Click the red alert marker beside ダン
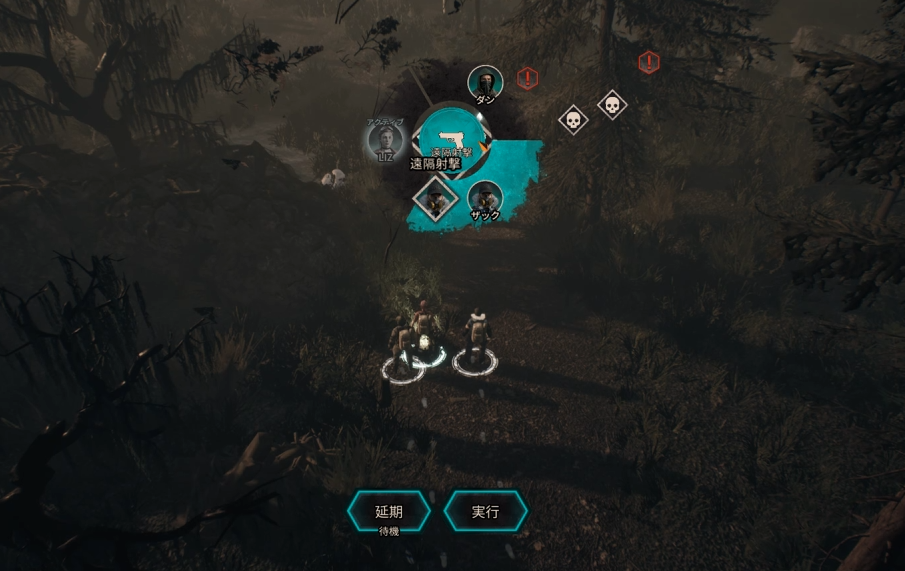905x571 pixels. coord(528,78)
